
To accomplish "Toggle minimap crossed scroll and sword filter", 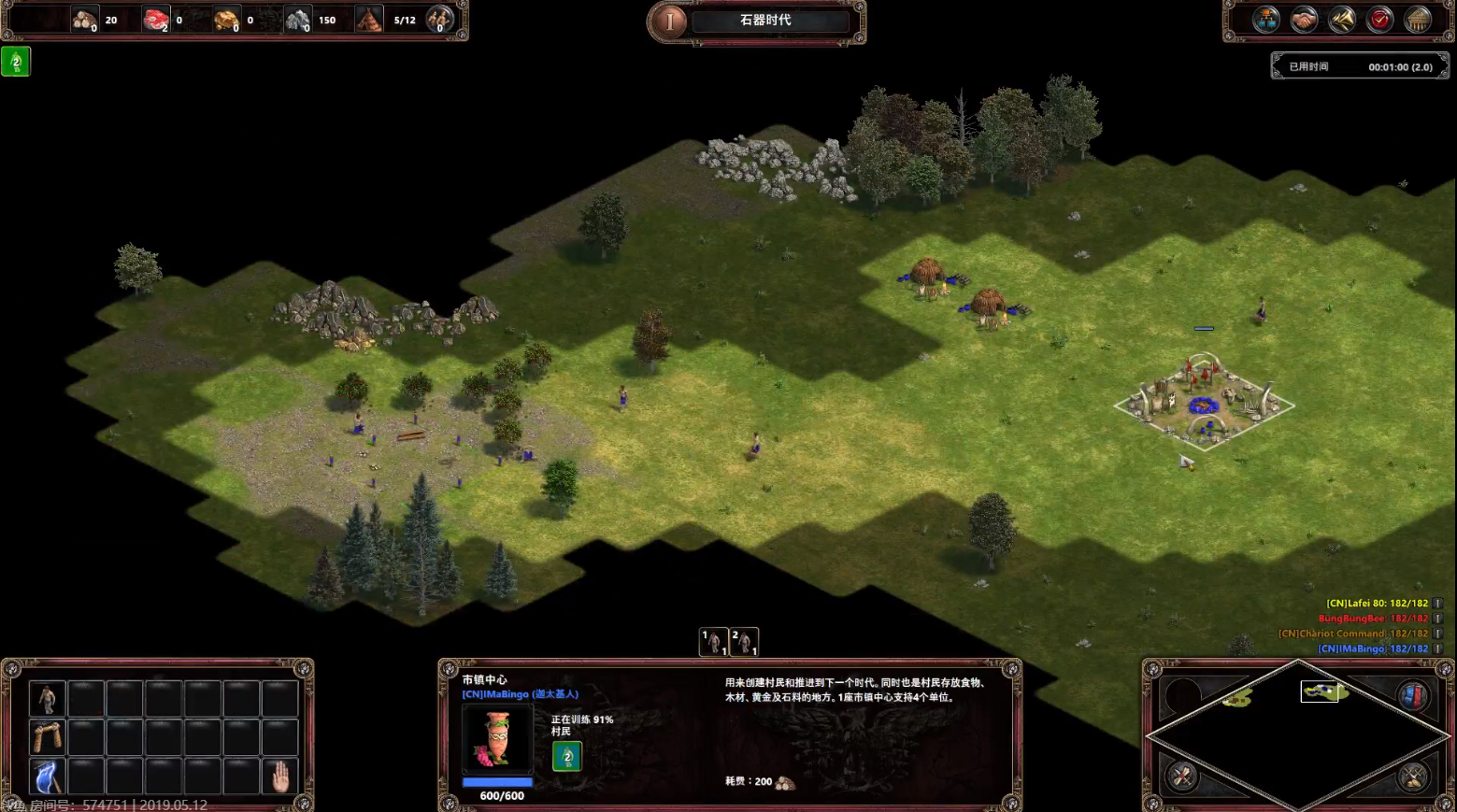I will click(1183, 776).
